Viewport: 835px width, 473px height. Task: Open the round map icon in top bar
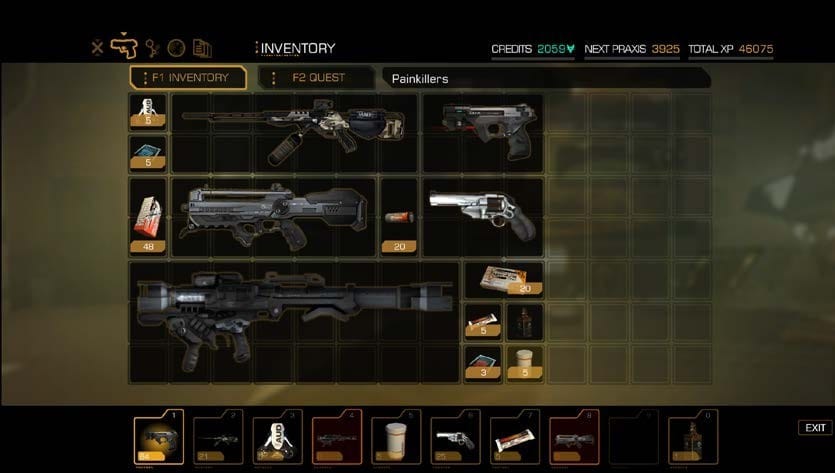click(x=176, y=47)
